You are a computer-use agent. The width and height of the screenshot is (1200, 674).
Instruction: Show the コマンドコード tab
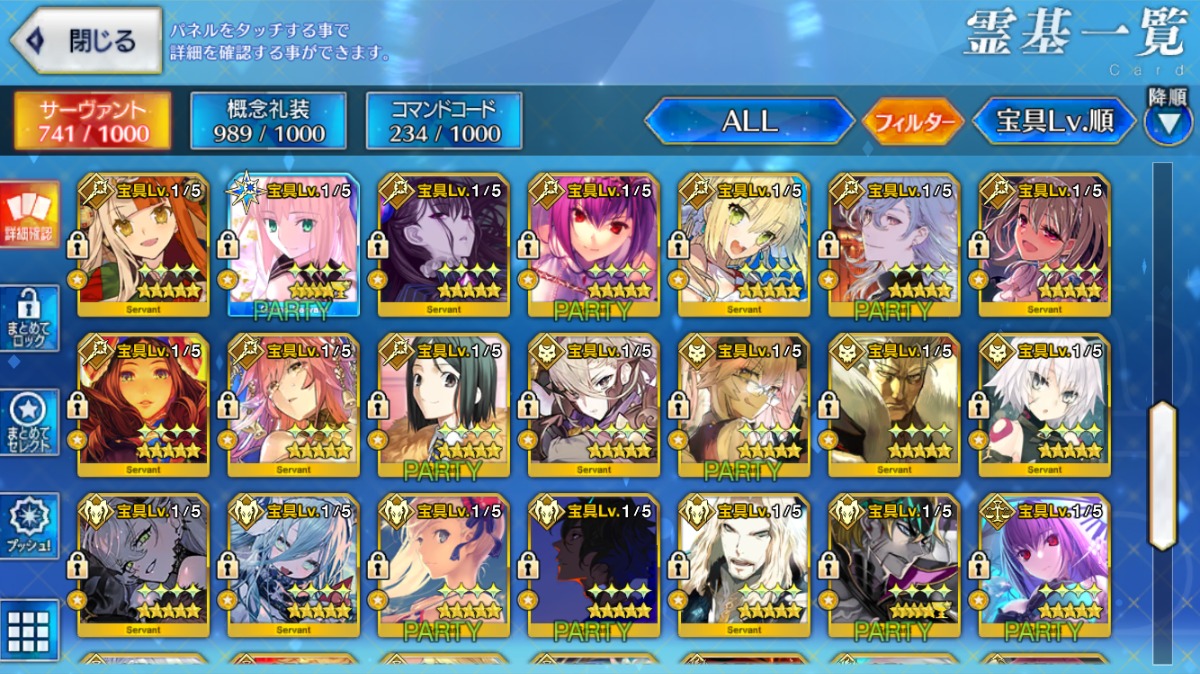pyautogui.click(x=444, y=122)
